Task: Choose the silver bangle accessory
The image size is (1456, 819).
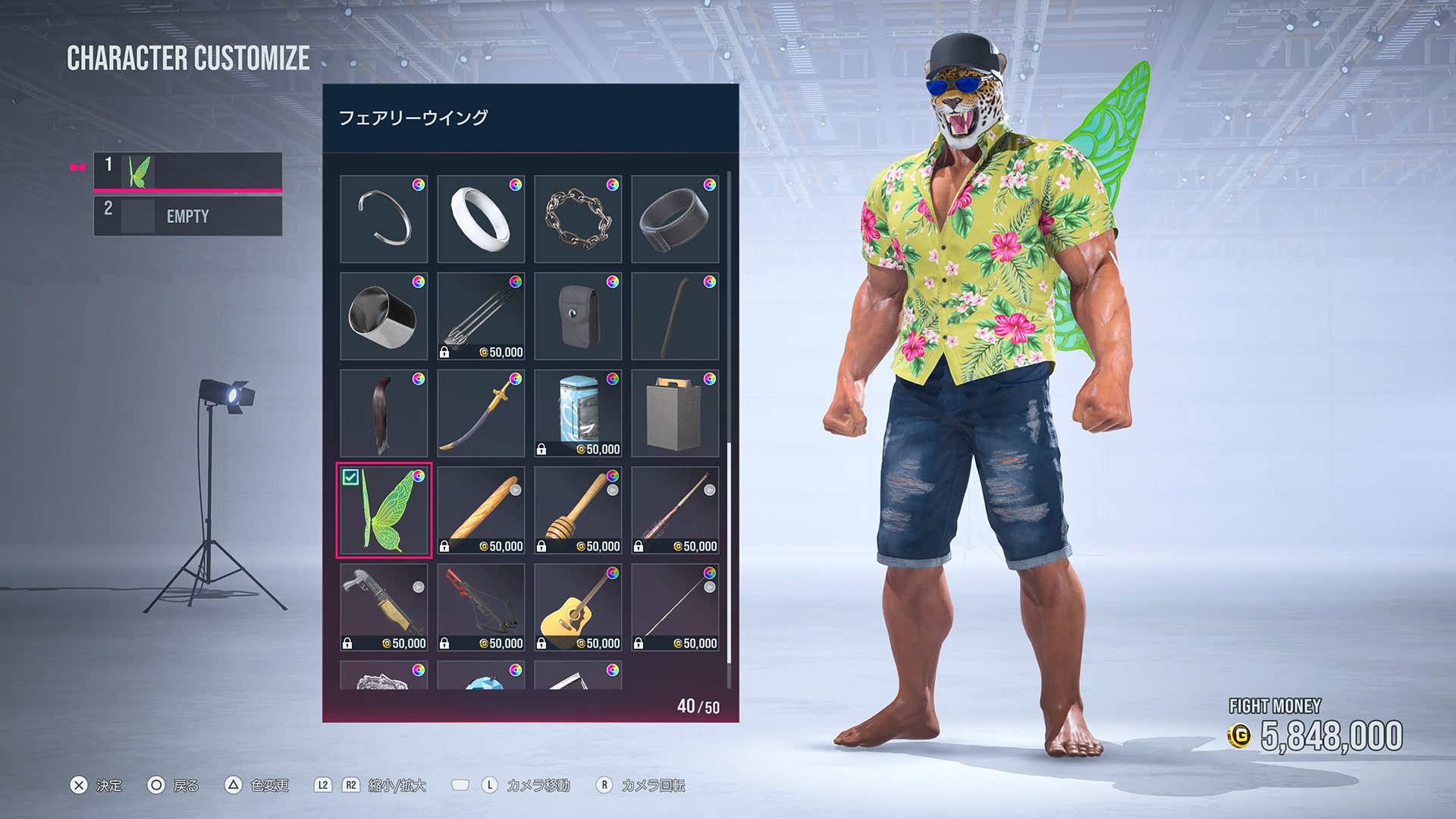Action: click(x=384, y=219)
